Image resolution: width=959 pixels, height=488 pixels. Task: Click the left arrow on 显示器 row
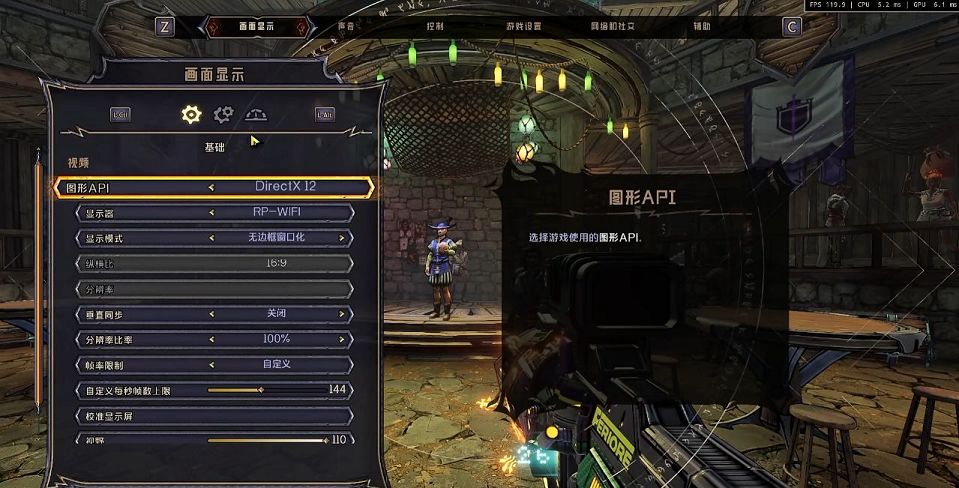pos(211,212)
